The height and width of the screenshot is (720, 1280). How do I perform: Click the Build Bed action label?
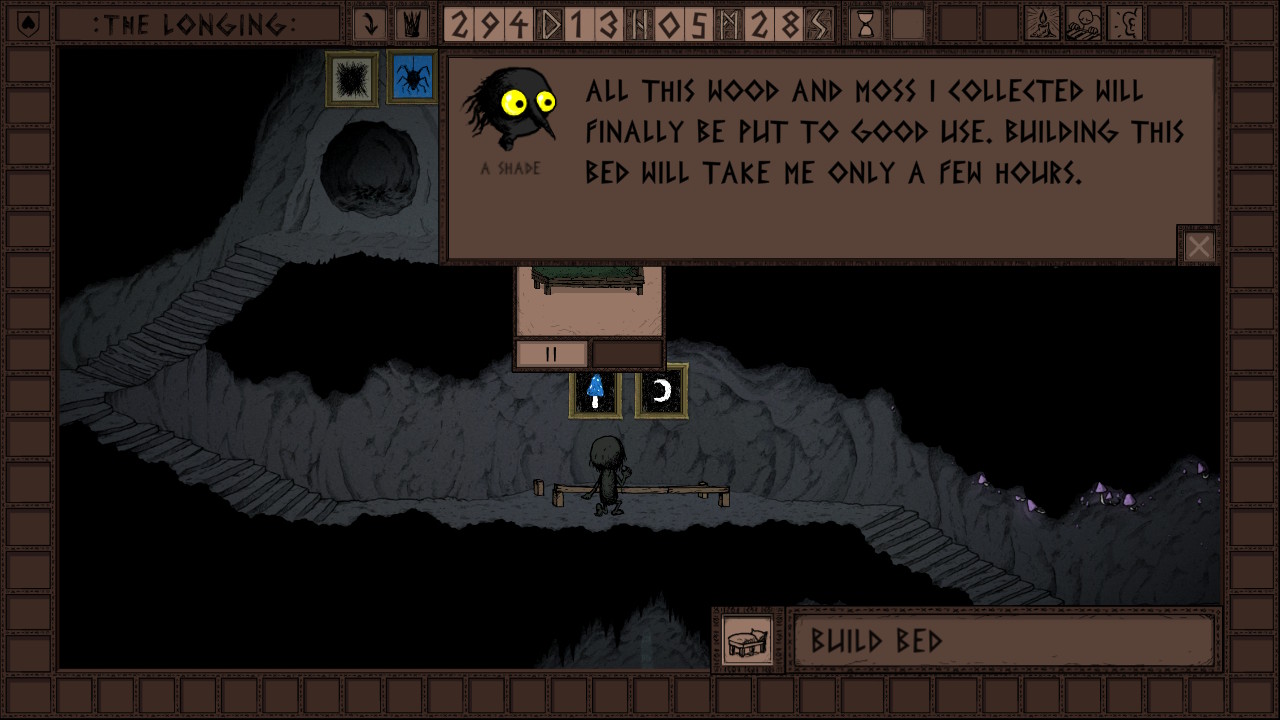[x=1003, y=640]
